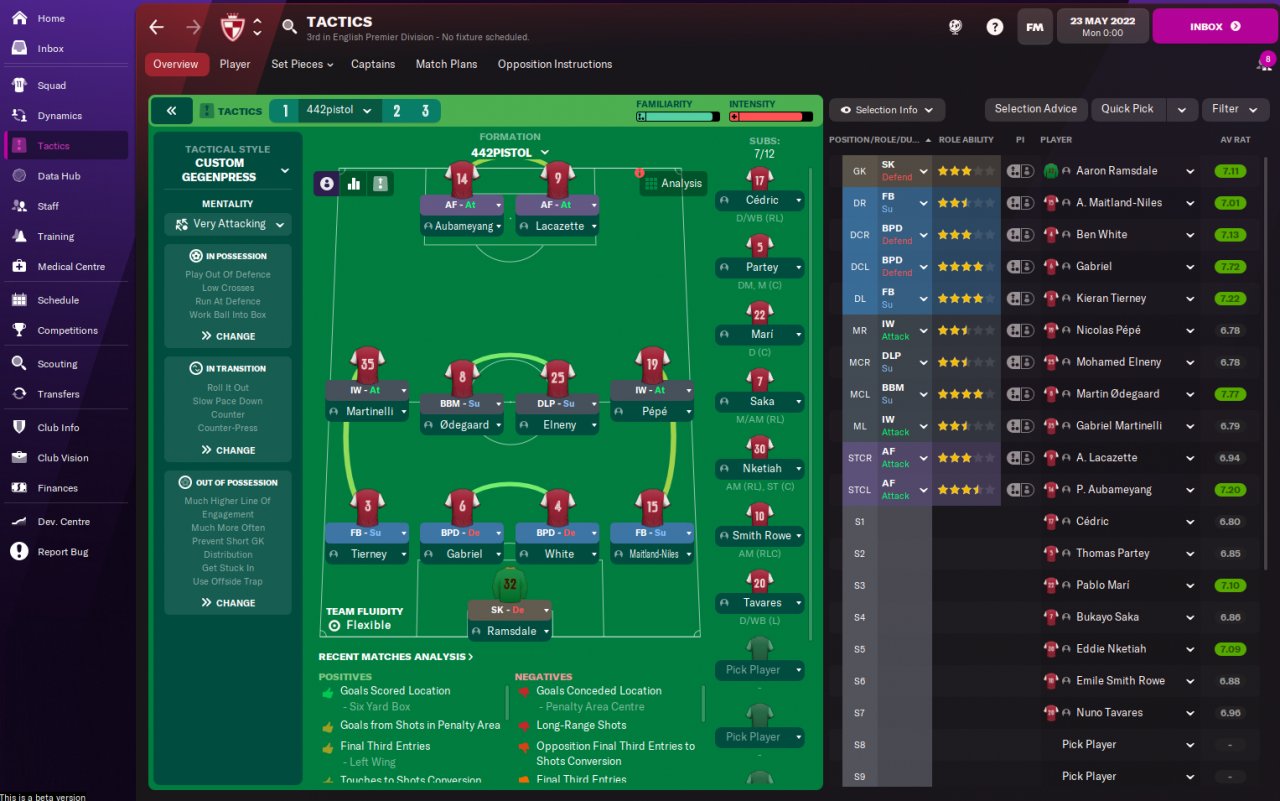Select Transfers from the sidebar
The width and height of the screenshot is (1280, 801).
pos(58,394)
